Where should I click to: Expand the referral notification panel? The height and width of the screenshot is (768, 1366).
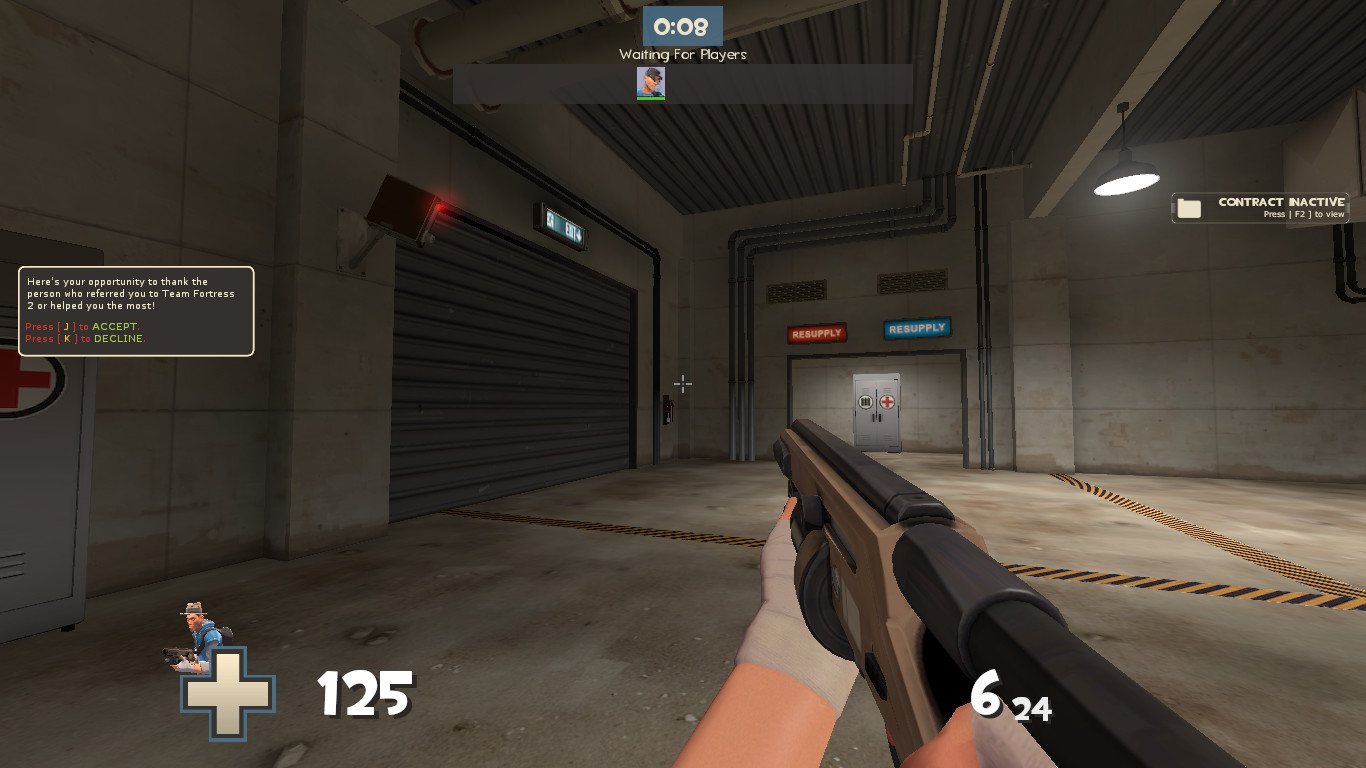[x=136, y=310]
